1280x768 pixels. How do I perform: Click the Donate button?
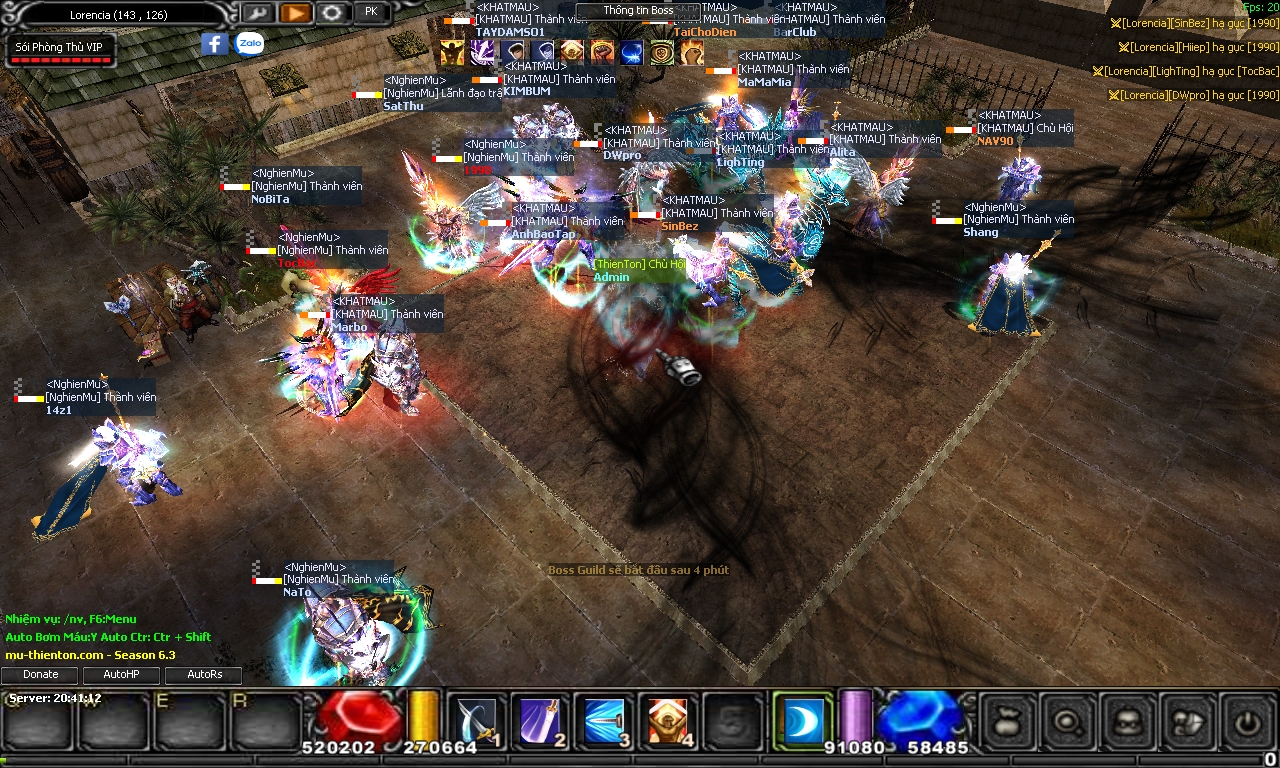41,675
